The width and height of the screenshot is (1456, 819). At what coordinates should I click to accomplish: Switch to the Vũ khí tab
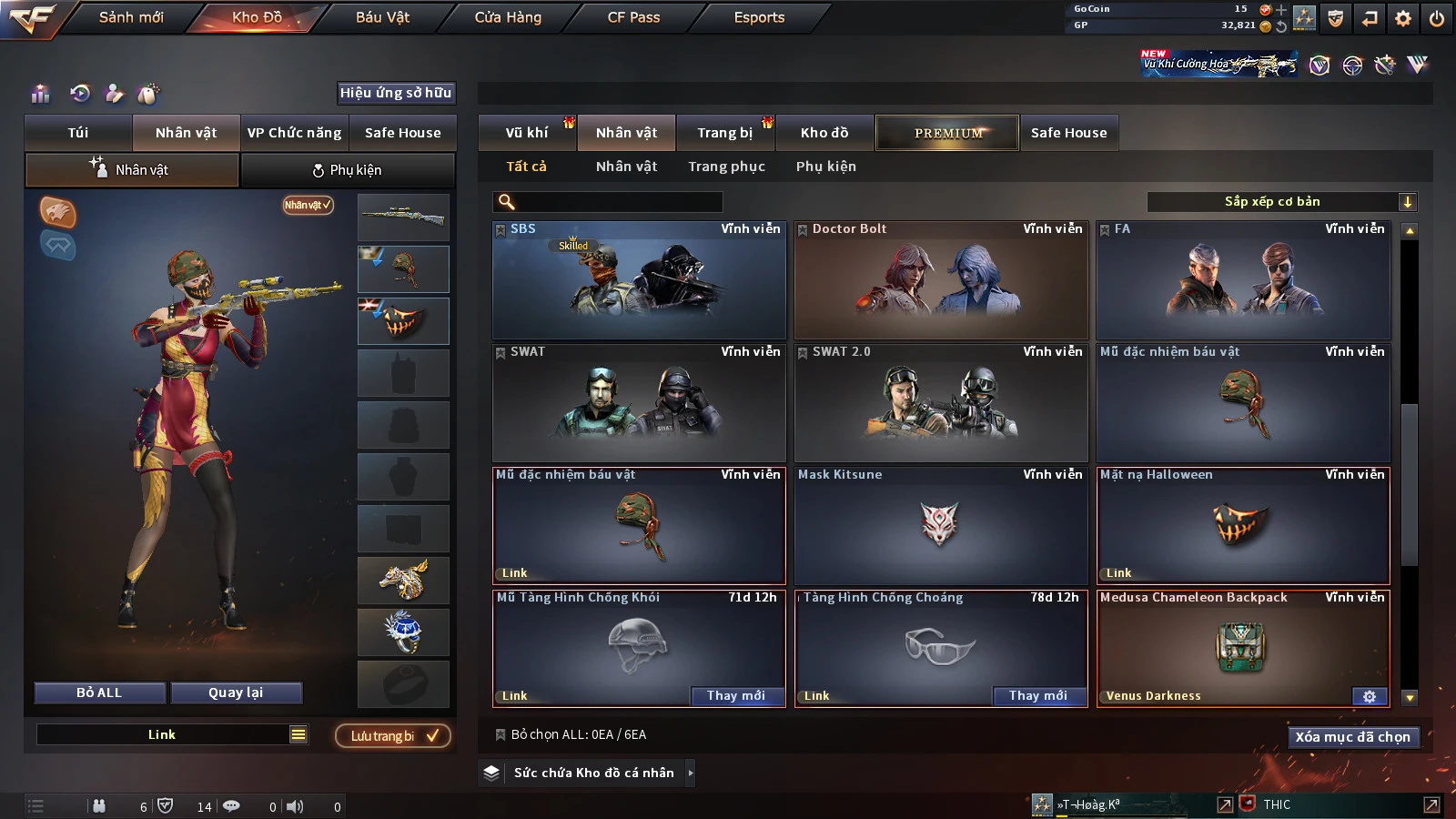(527, 133)
